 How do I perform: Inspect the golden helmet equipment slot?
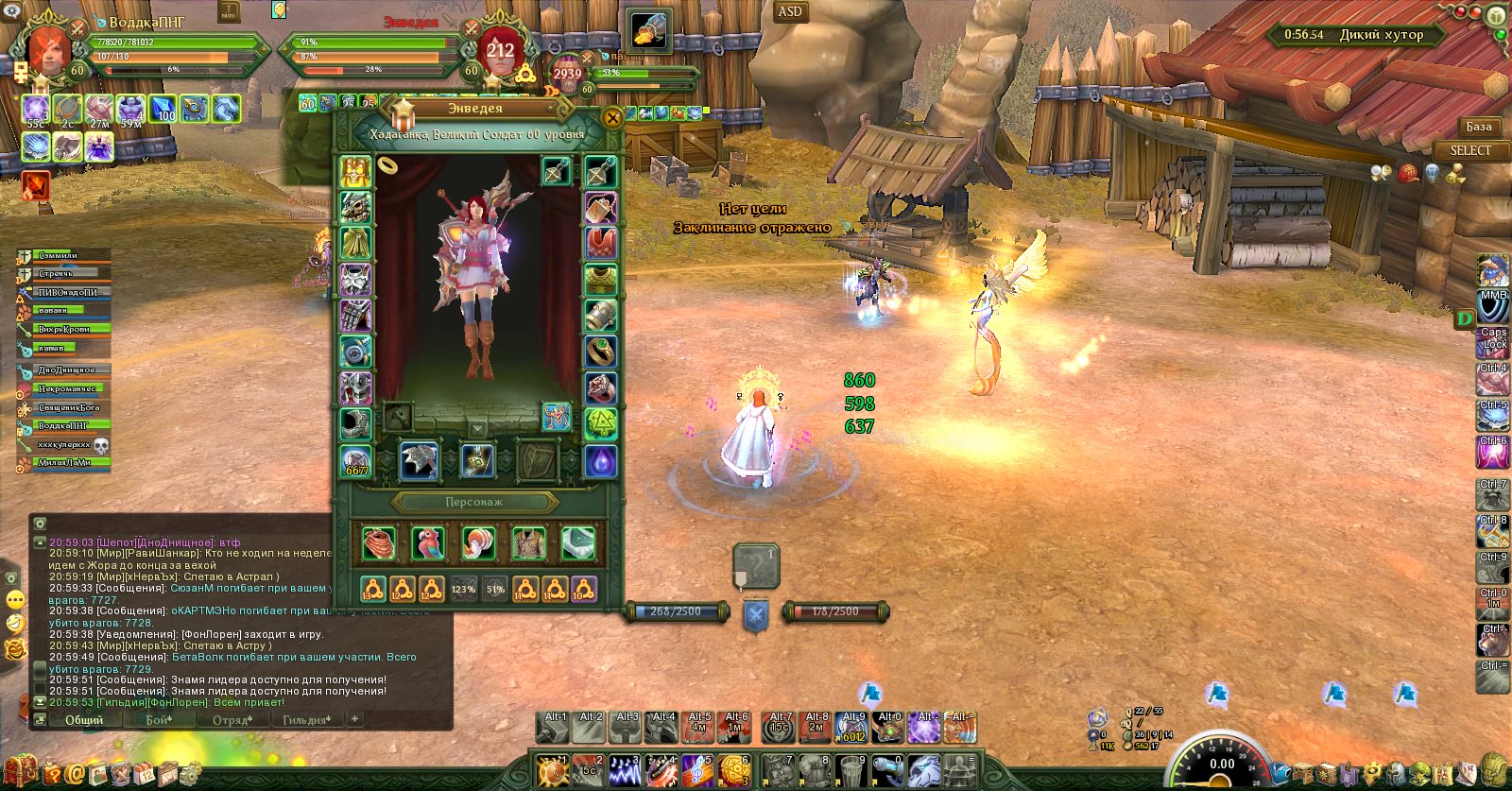[x=355, y=172]
